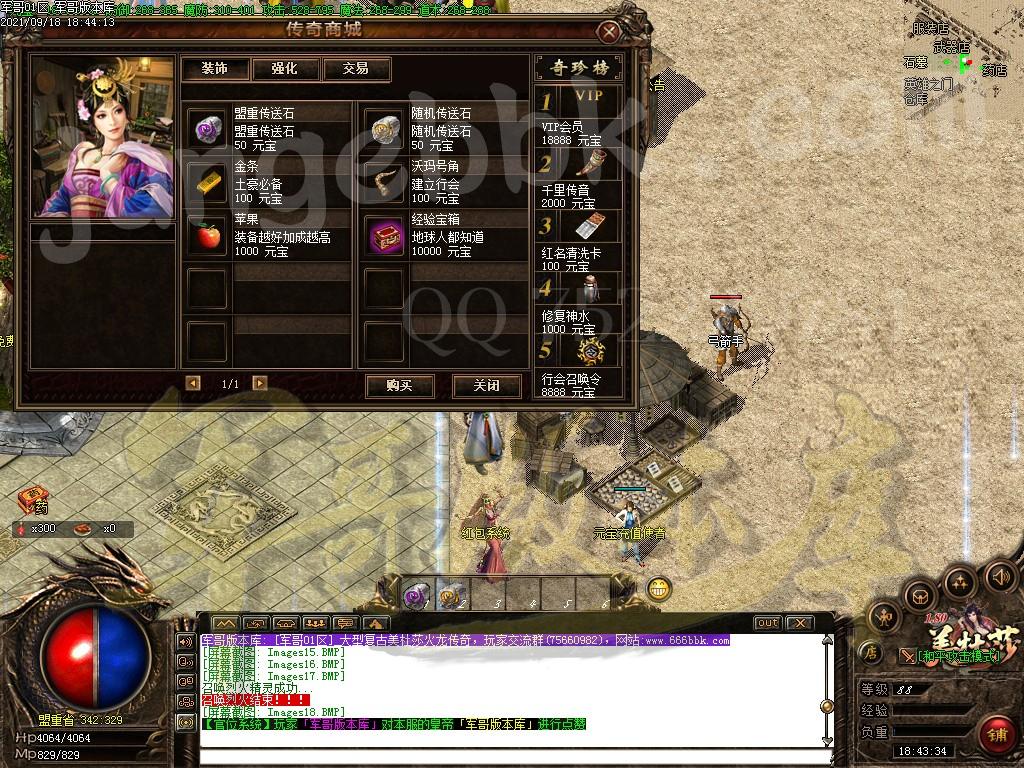
Task: Switch to the 装饰 shop tab
Action: pyautogui.click(x=214, y=69)
